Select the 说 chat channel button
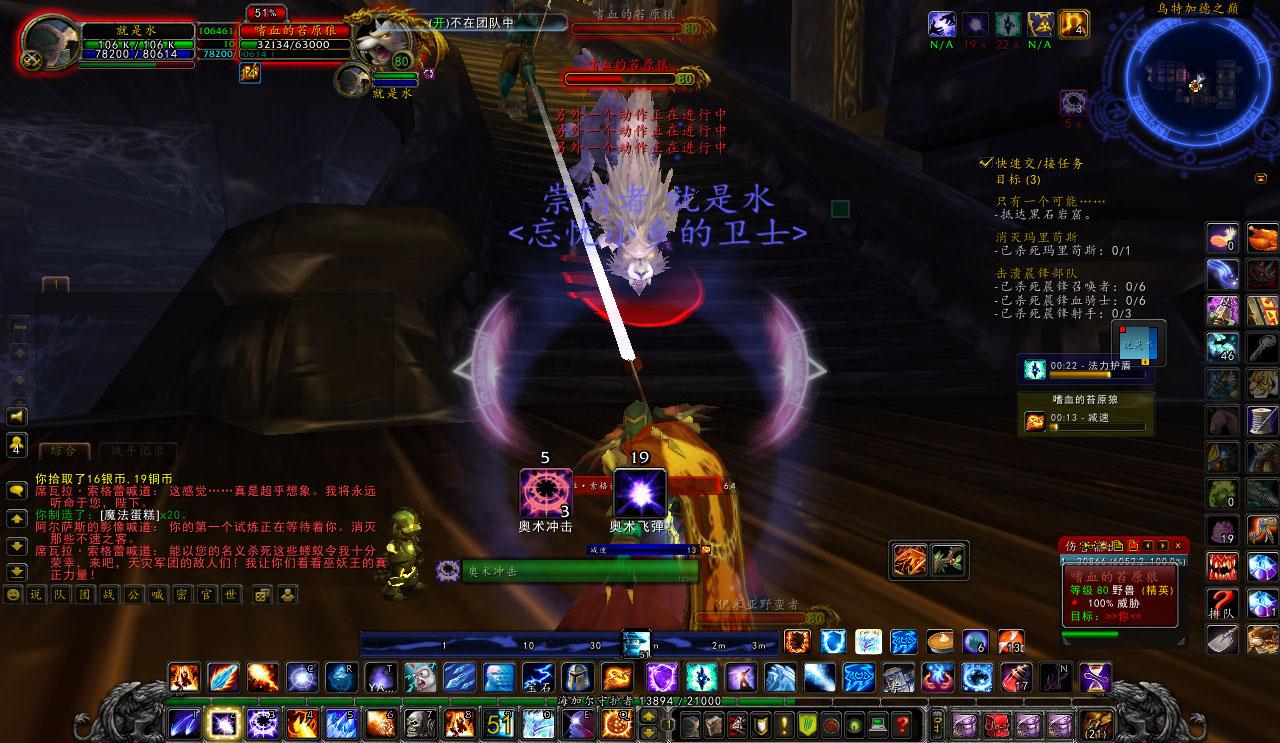 click(x=36, y=595)
